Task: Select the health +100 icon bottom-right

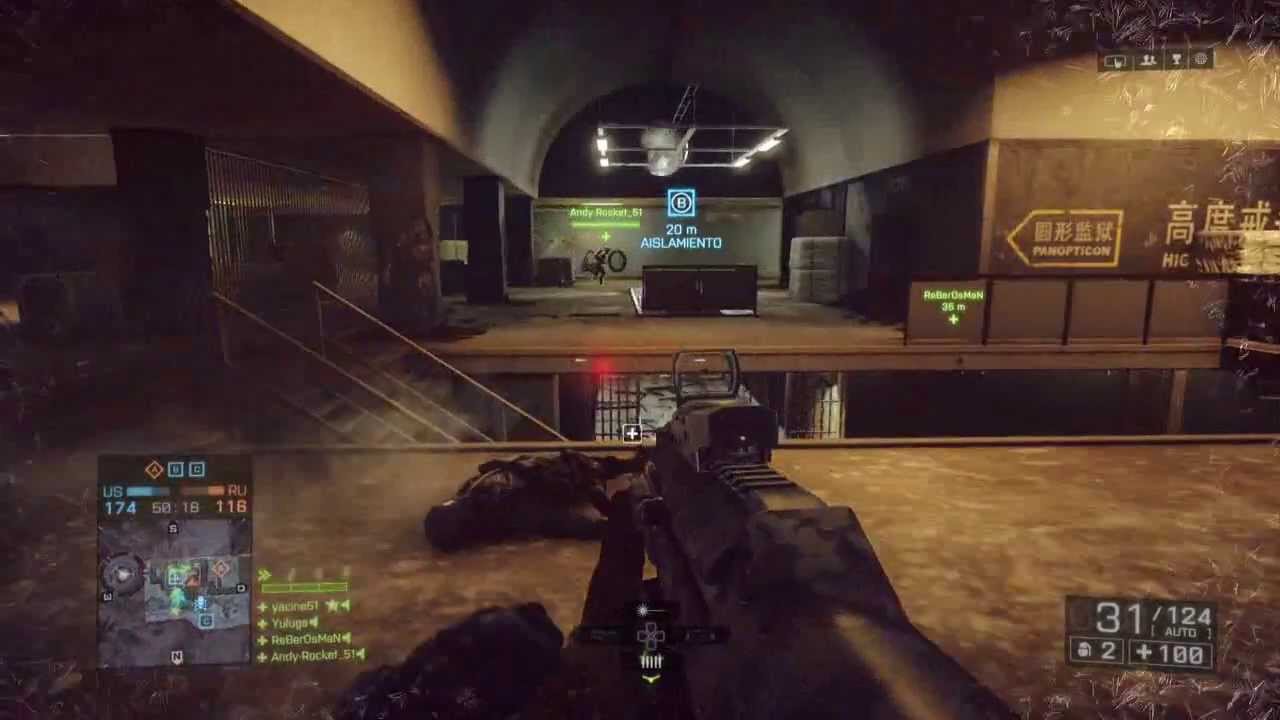Action: click(1145, 651)
